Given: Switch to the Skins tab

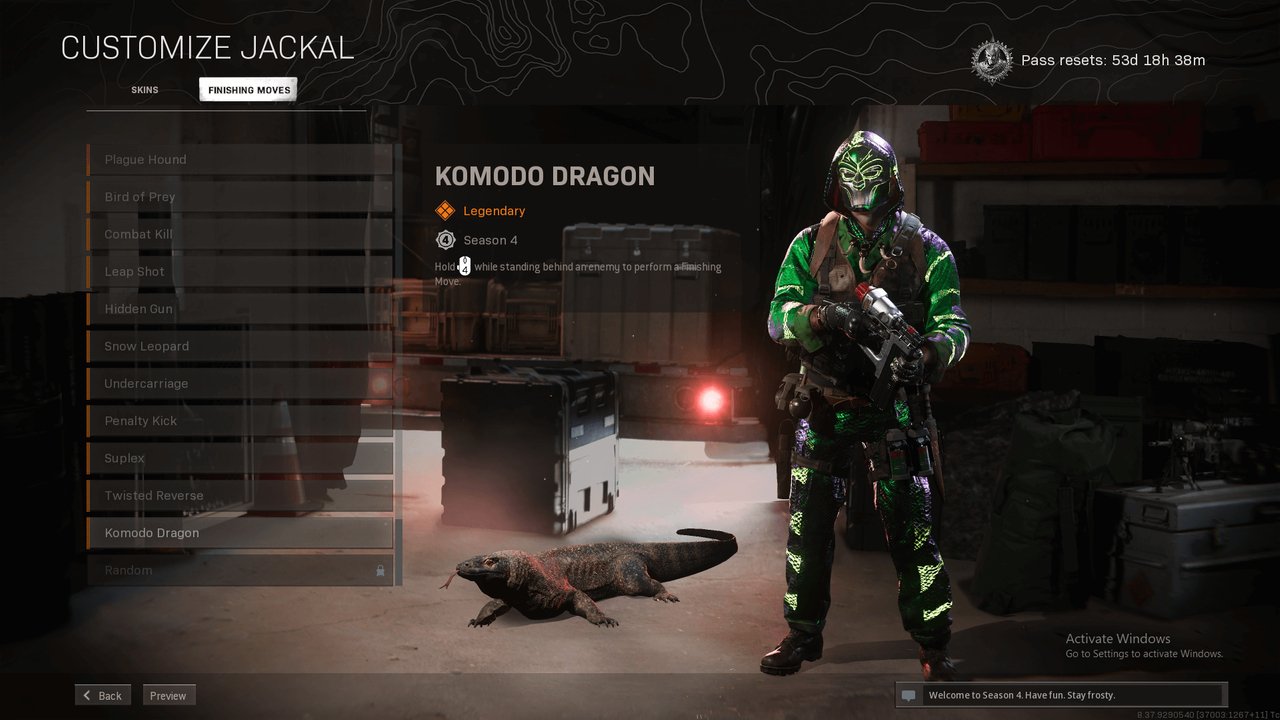Looking at the screenshot, I should point(144,90).
